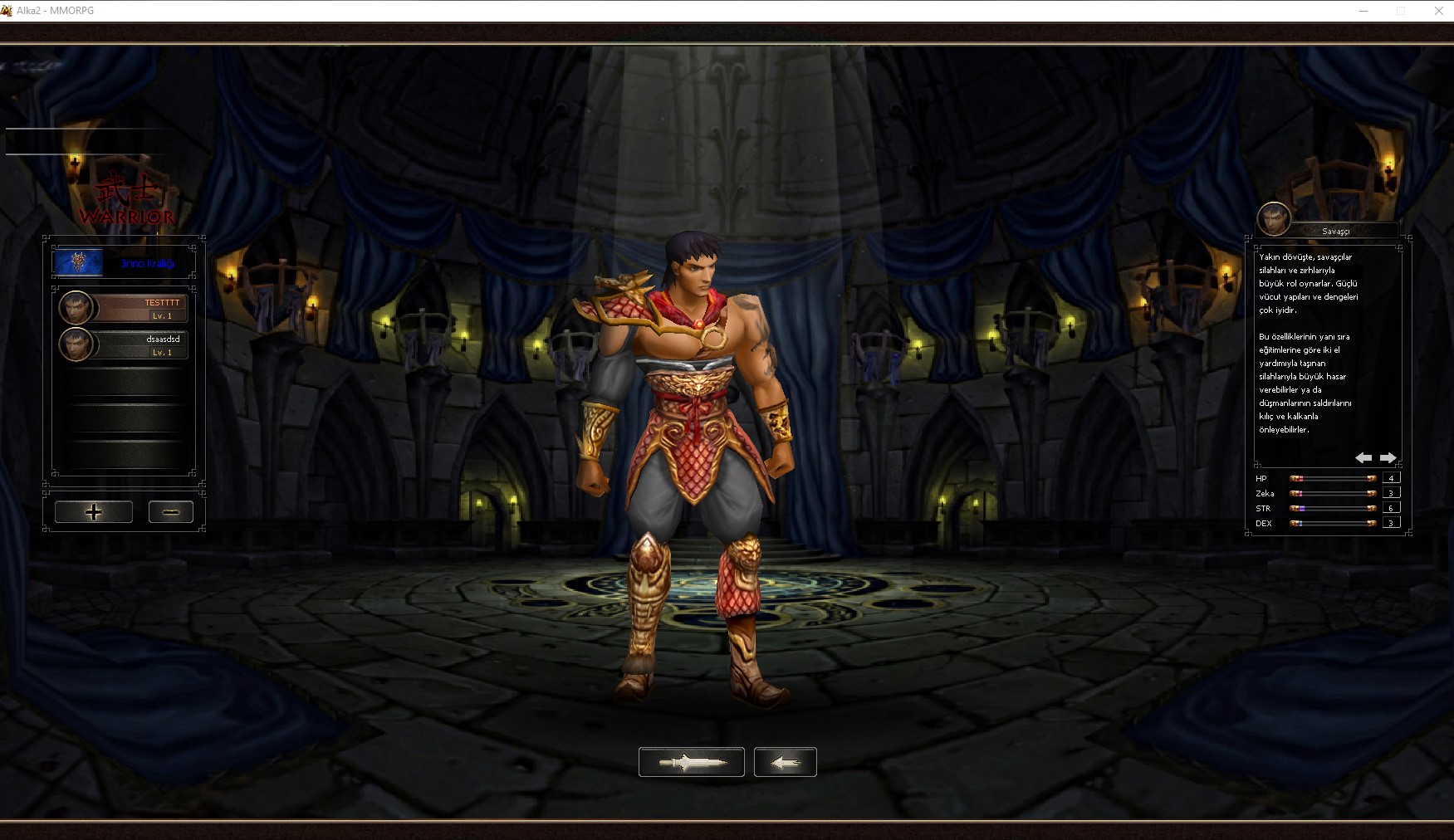
Task: Adjust the DEX stat slider
Action: pyautogui.click(x=1333, y=523)
